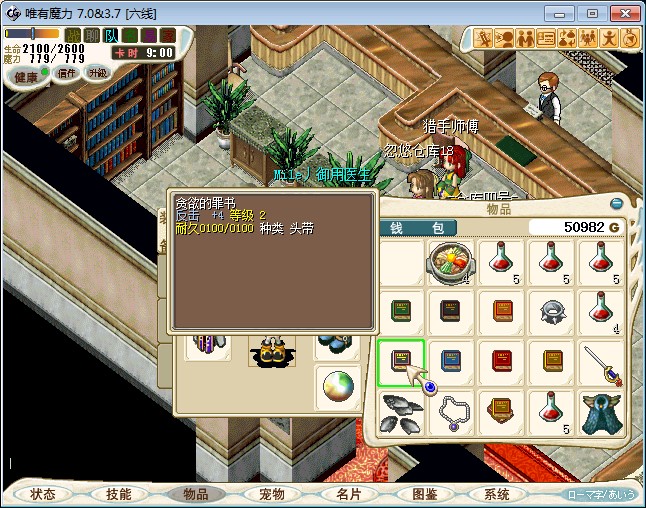Pick the bright red book item

point(501,361)
